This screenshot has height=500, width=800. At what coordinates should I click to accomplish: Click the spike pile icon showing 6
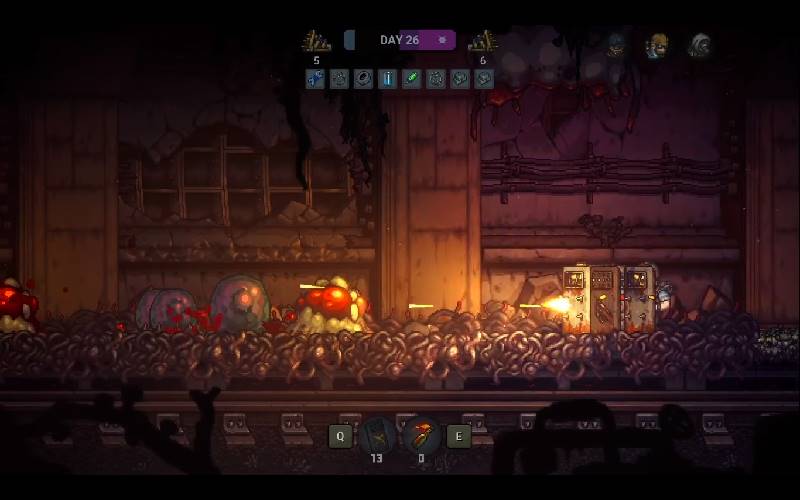point(483,41)
